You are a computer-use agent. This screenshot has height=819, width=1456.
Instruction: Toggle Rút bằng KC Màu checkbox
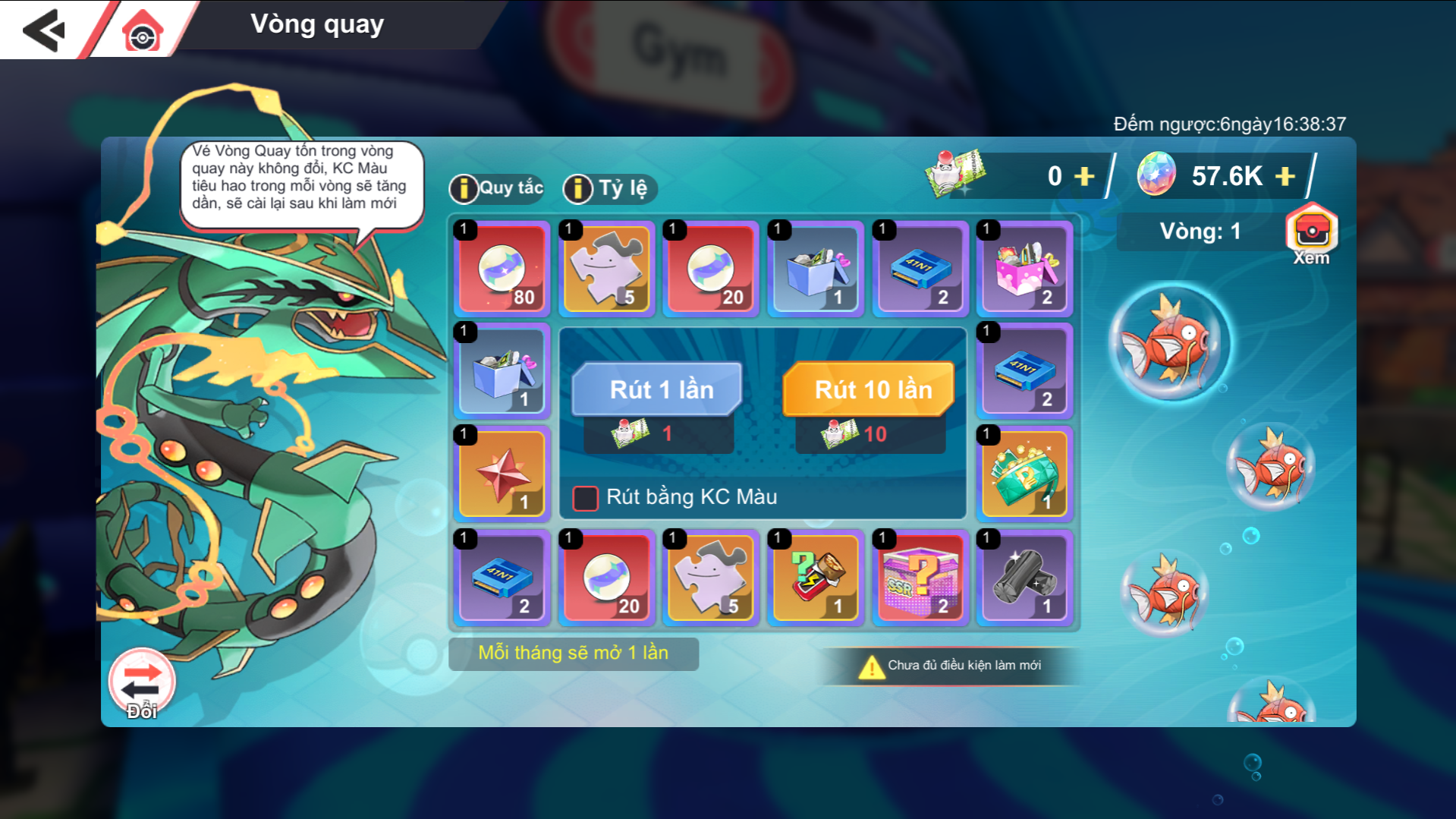pyautogui.click(x=585, y=498)
